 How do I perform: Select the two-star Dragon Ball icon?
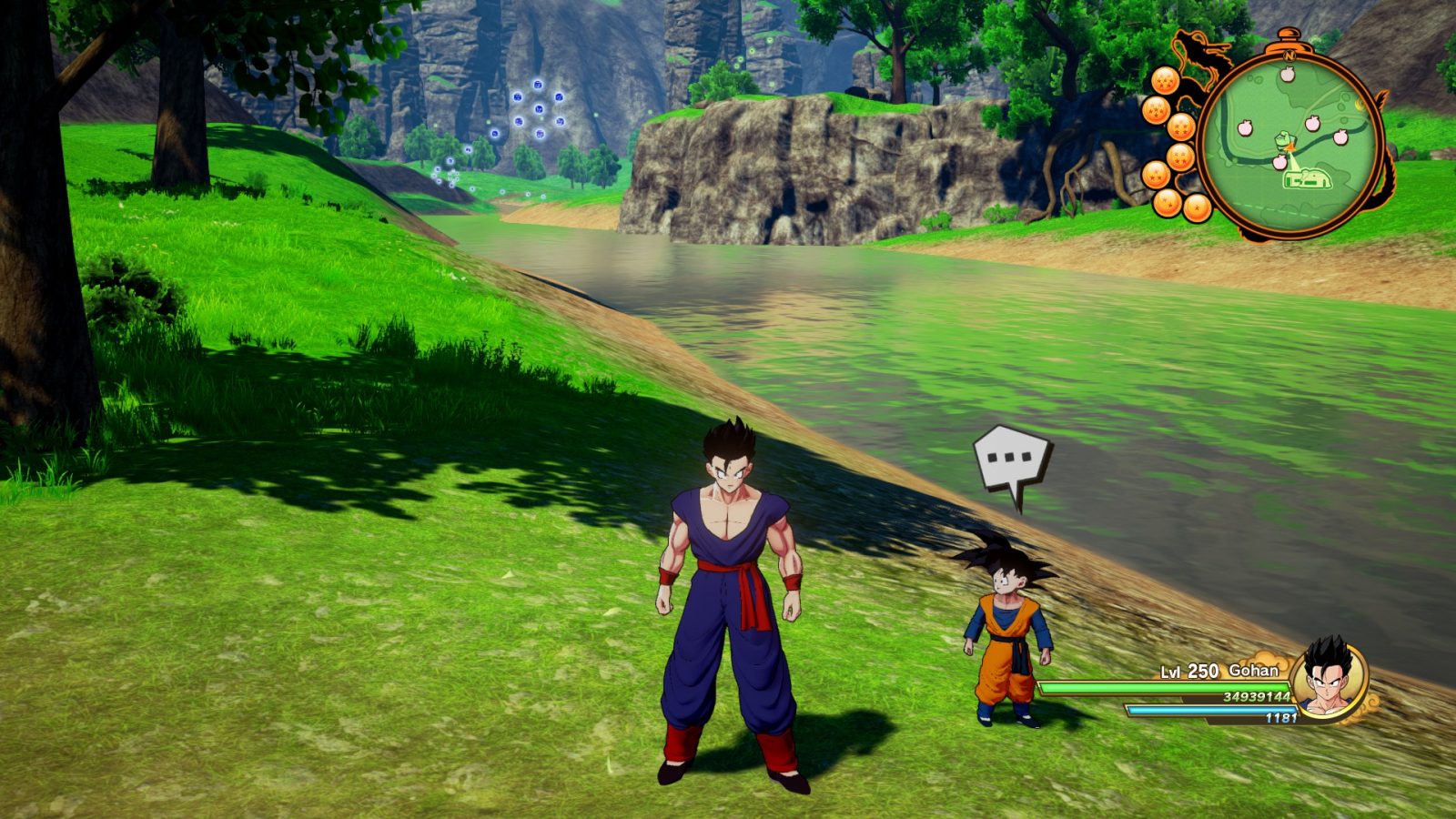click(x=1168, y=202)
